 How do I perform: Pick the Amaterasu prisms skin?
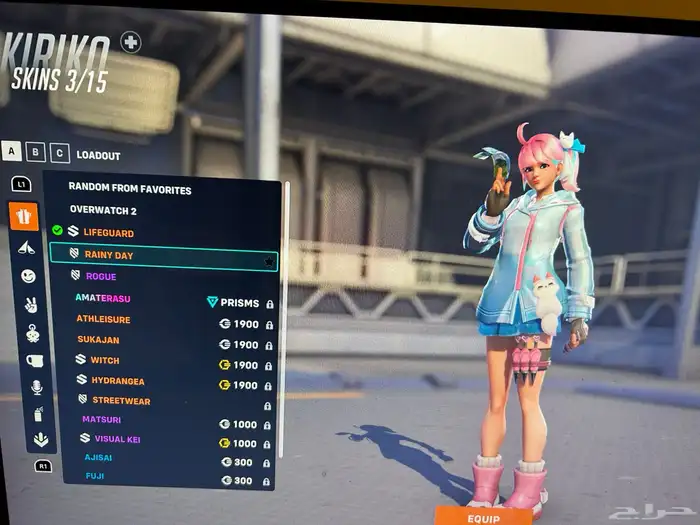point(103,299)
